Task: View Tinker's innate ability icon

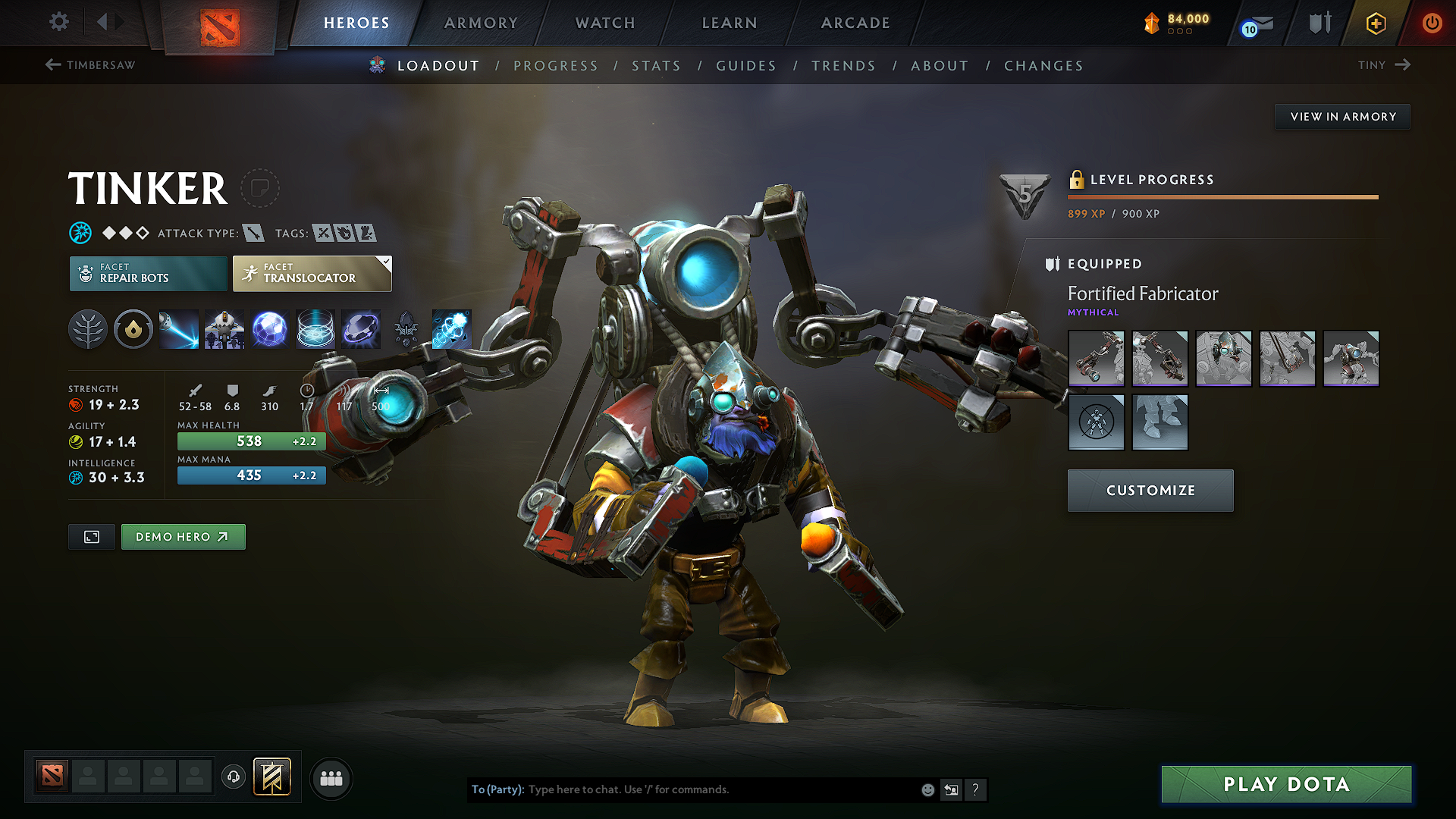Action: tap(133, 329)
